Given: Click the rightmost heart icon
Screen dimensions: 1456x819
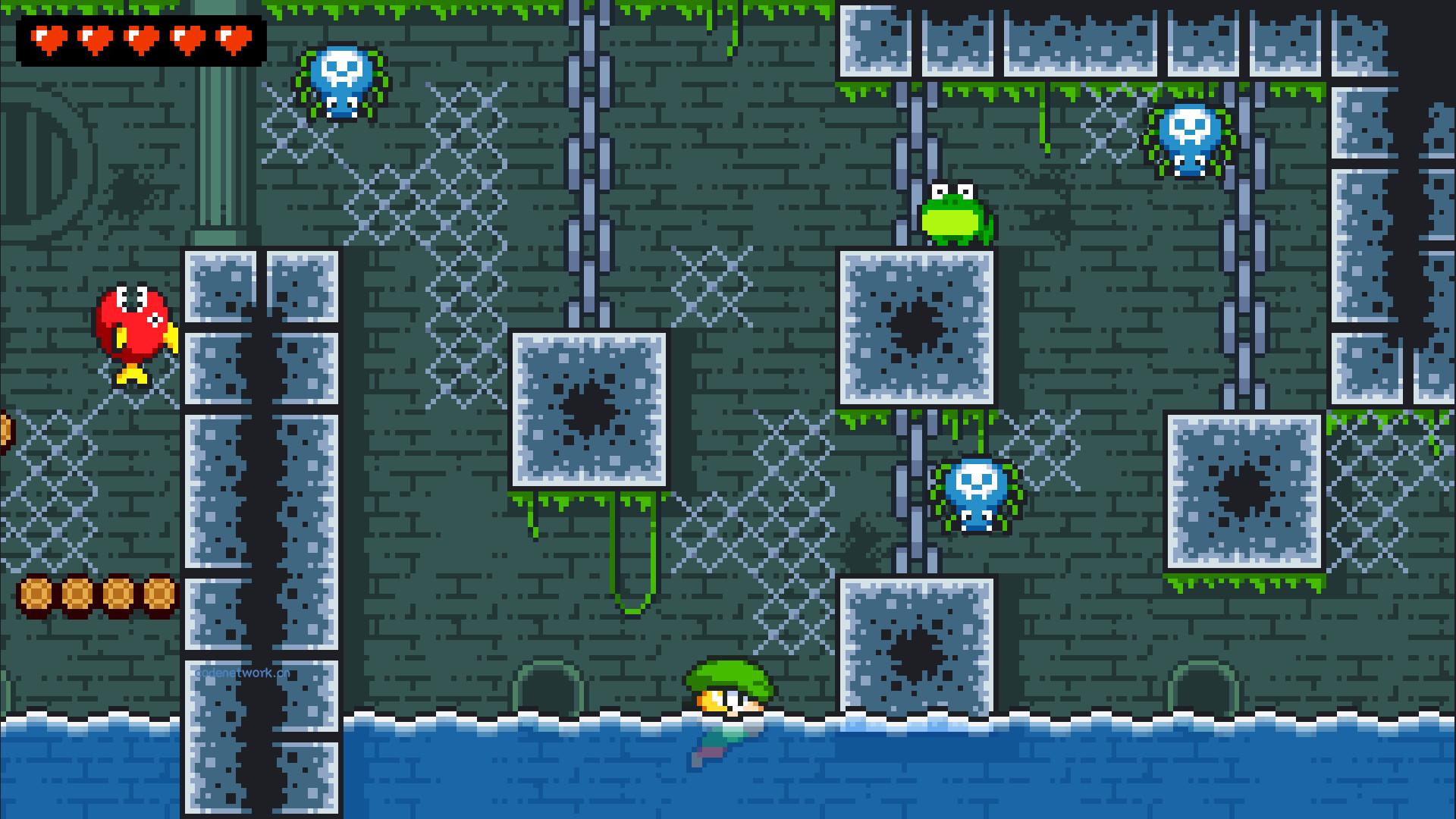Looking at the screenshot, I should [x=233, y=39].
